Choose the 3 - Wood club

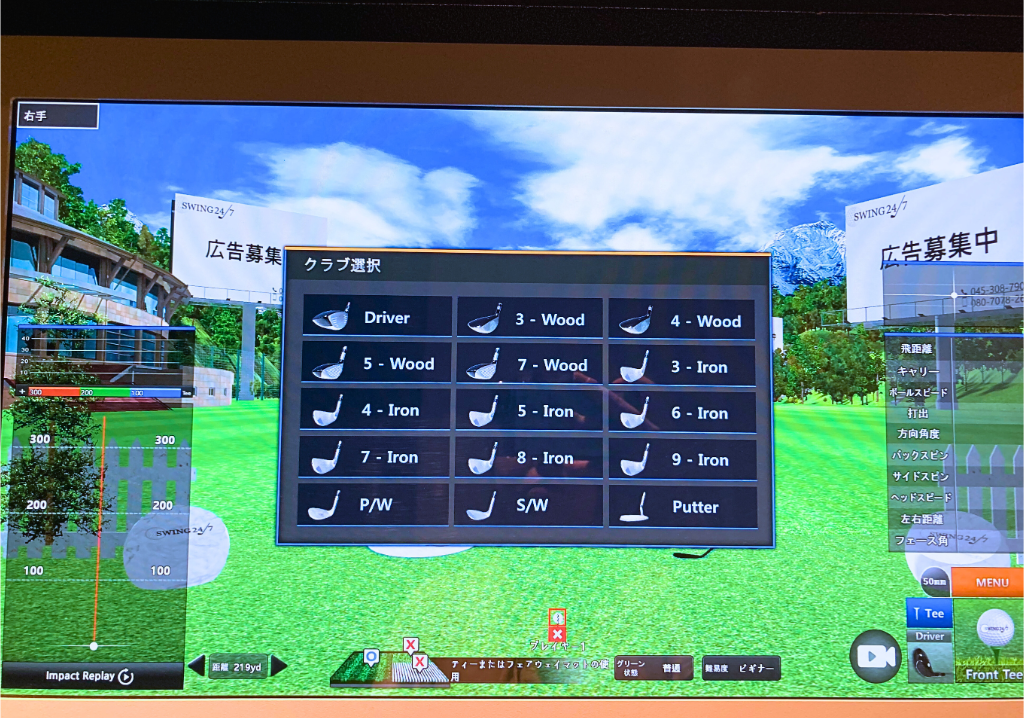[x=530, y=319]
